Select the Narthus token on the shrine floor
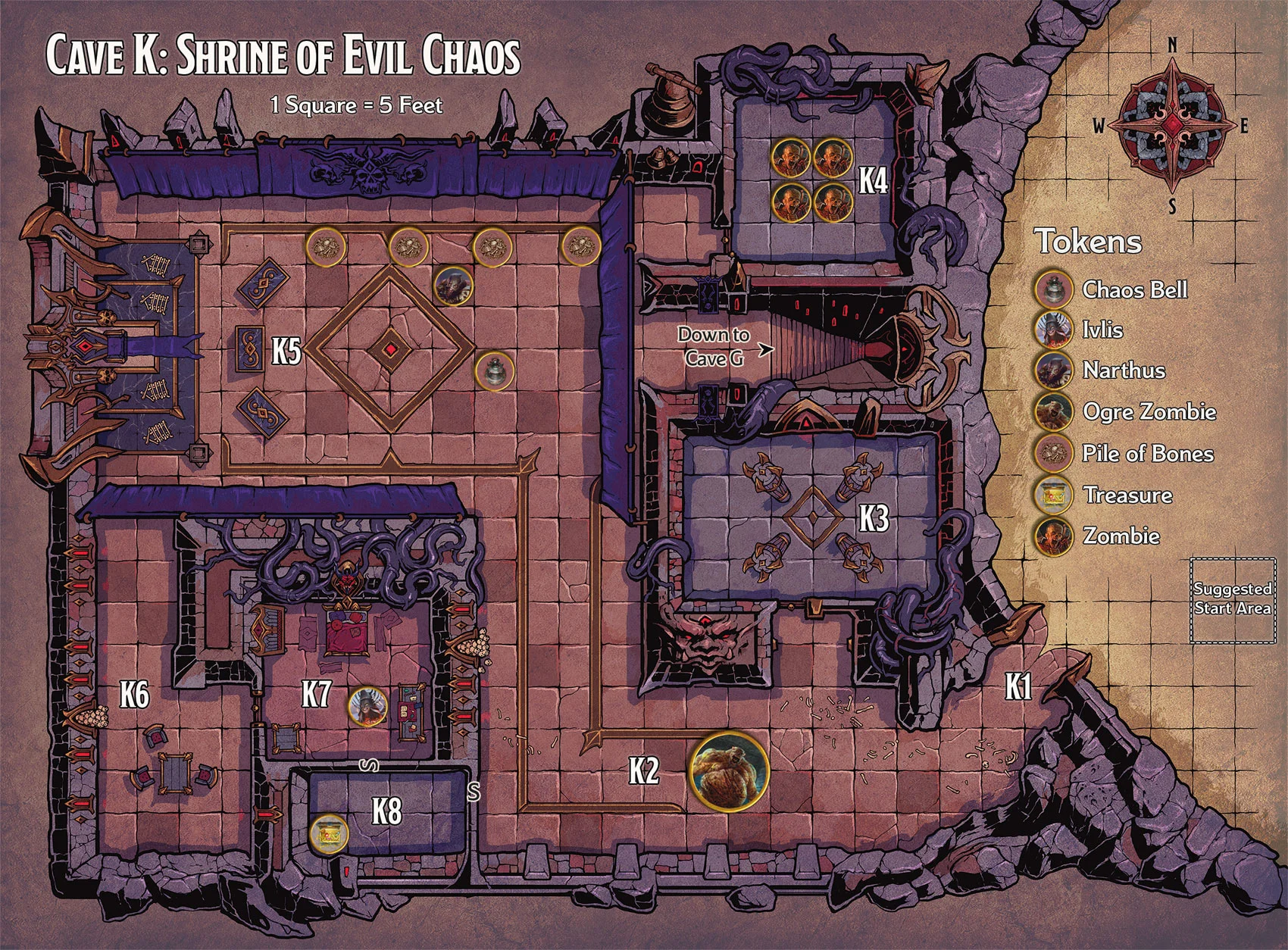1288x950 pixels. tap(454, 285)
